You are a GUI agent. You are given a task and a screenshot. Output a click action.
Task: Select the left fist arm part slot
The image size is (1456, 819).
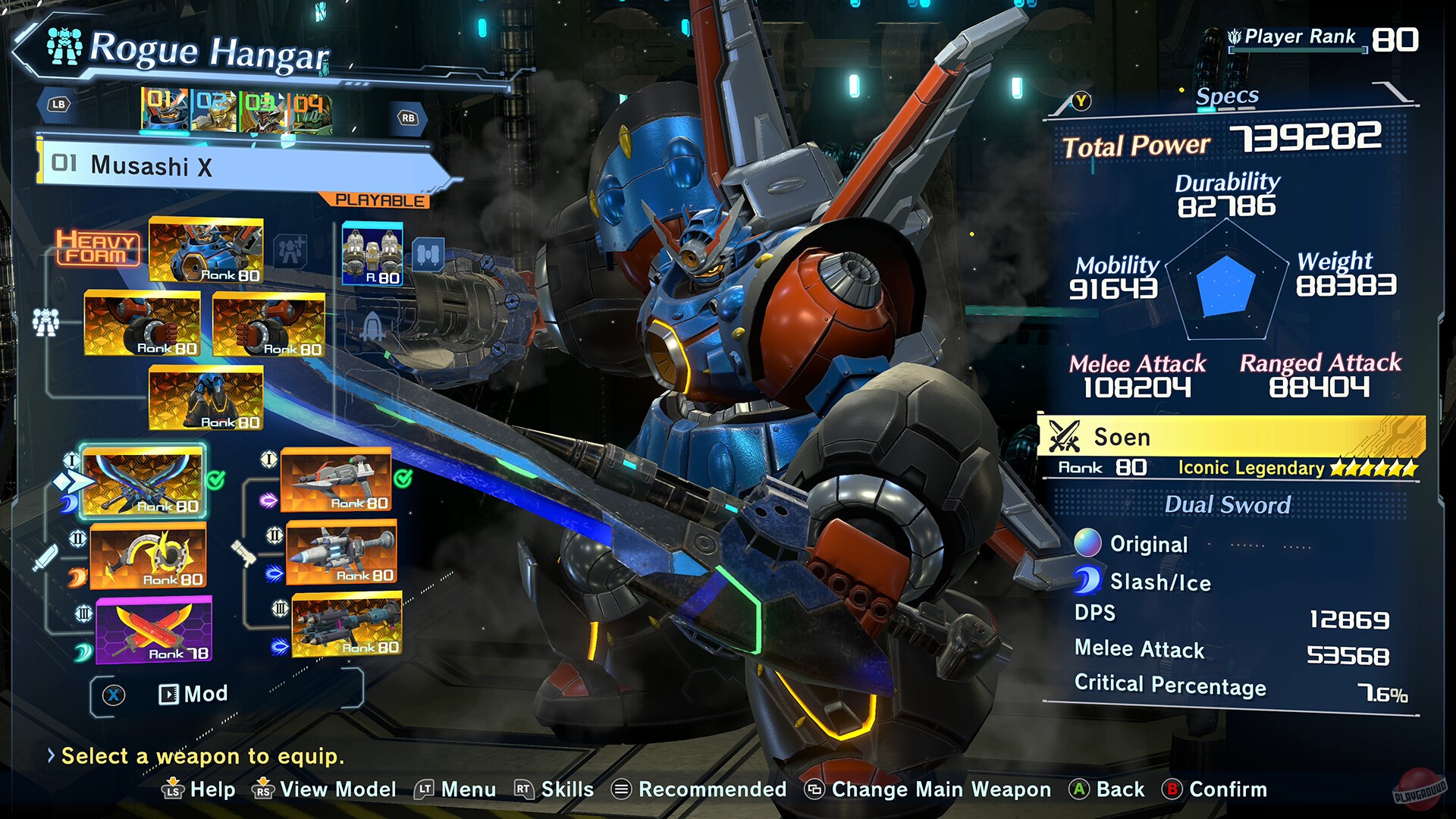tap(142, 324)
